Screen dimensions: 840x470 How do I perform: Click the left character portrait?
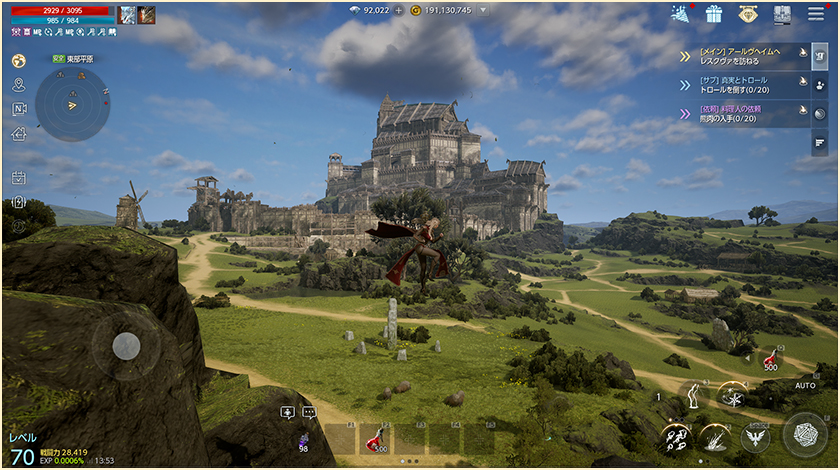click(x=127, y=14)
